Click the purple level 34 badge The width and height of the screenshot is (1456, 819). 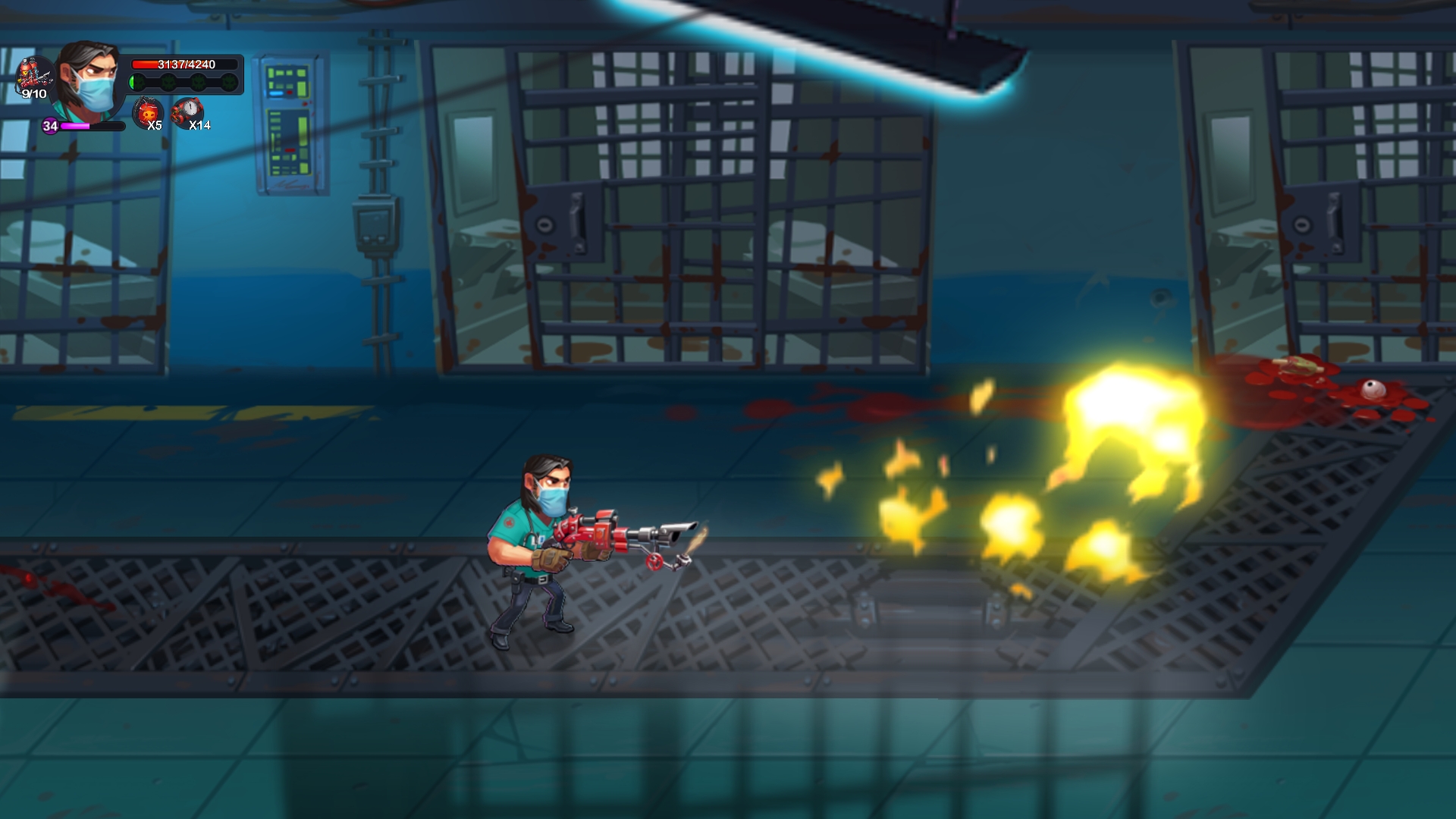(50, 127)
